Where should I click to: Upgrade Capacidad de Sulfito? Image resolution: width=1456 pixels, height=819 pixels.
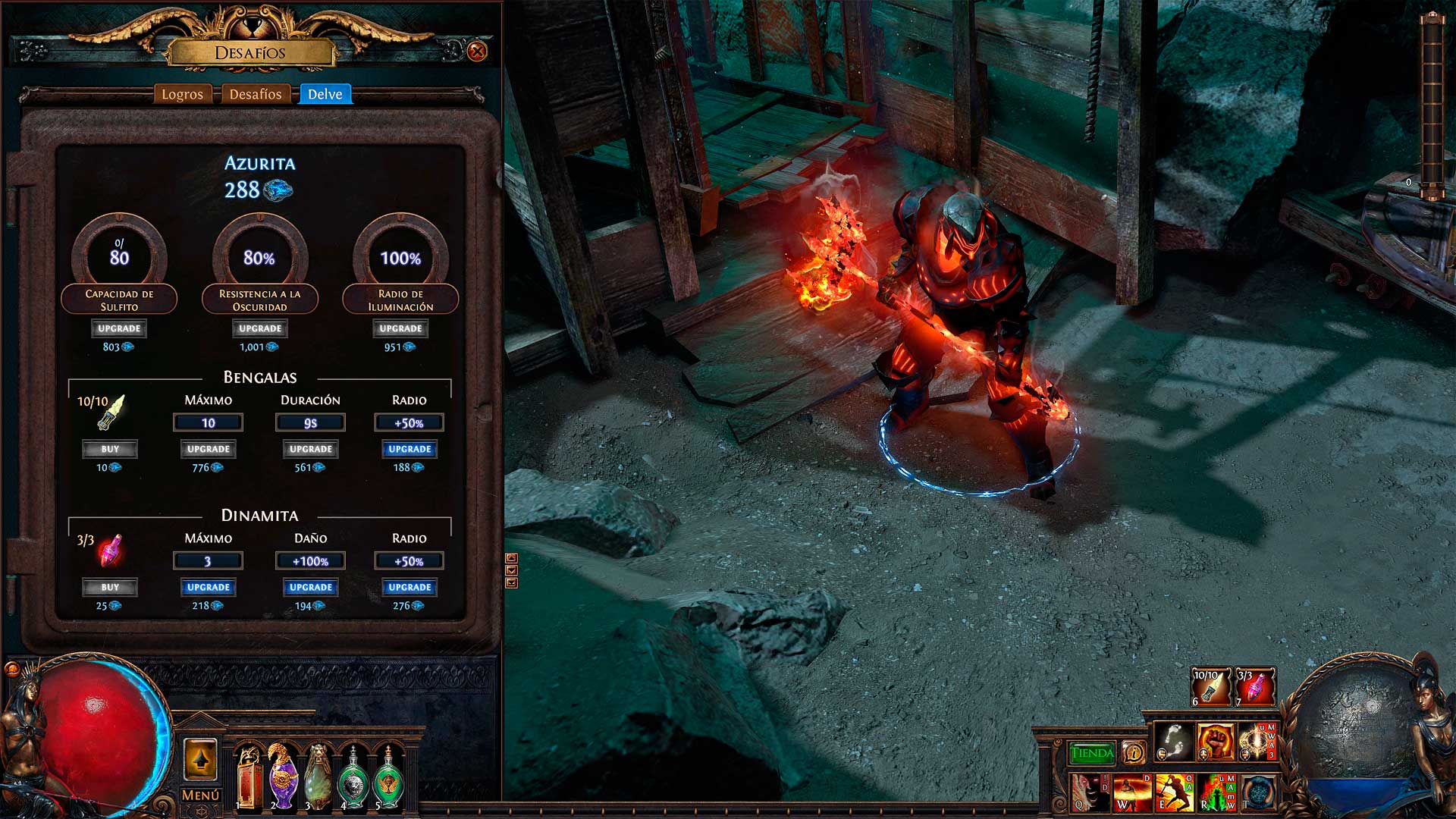click(x=119, y=328)
